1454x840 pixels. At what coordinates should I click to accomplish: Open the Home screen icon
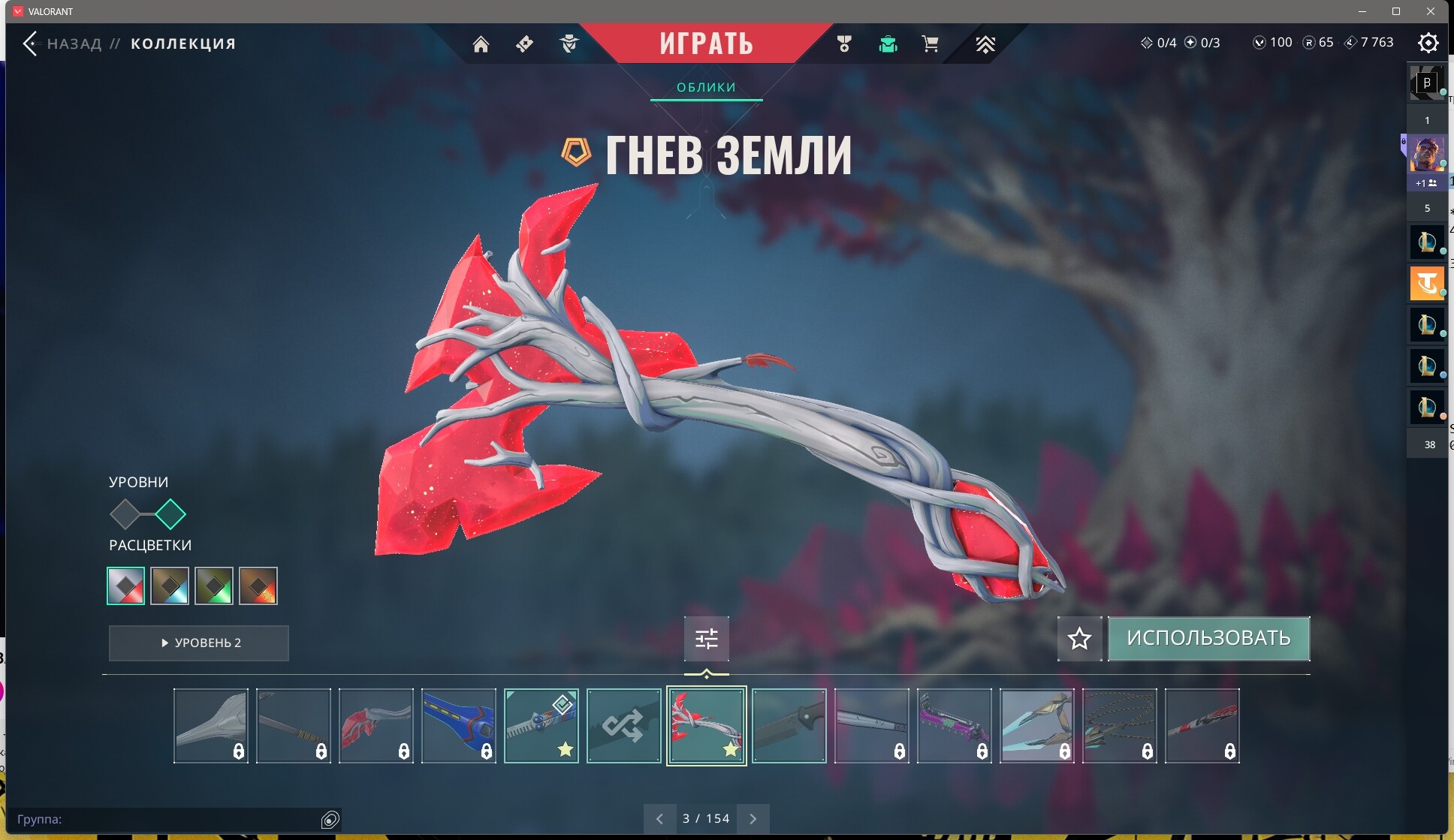point(481,44)
